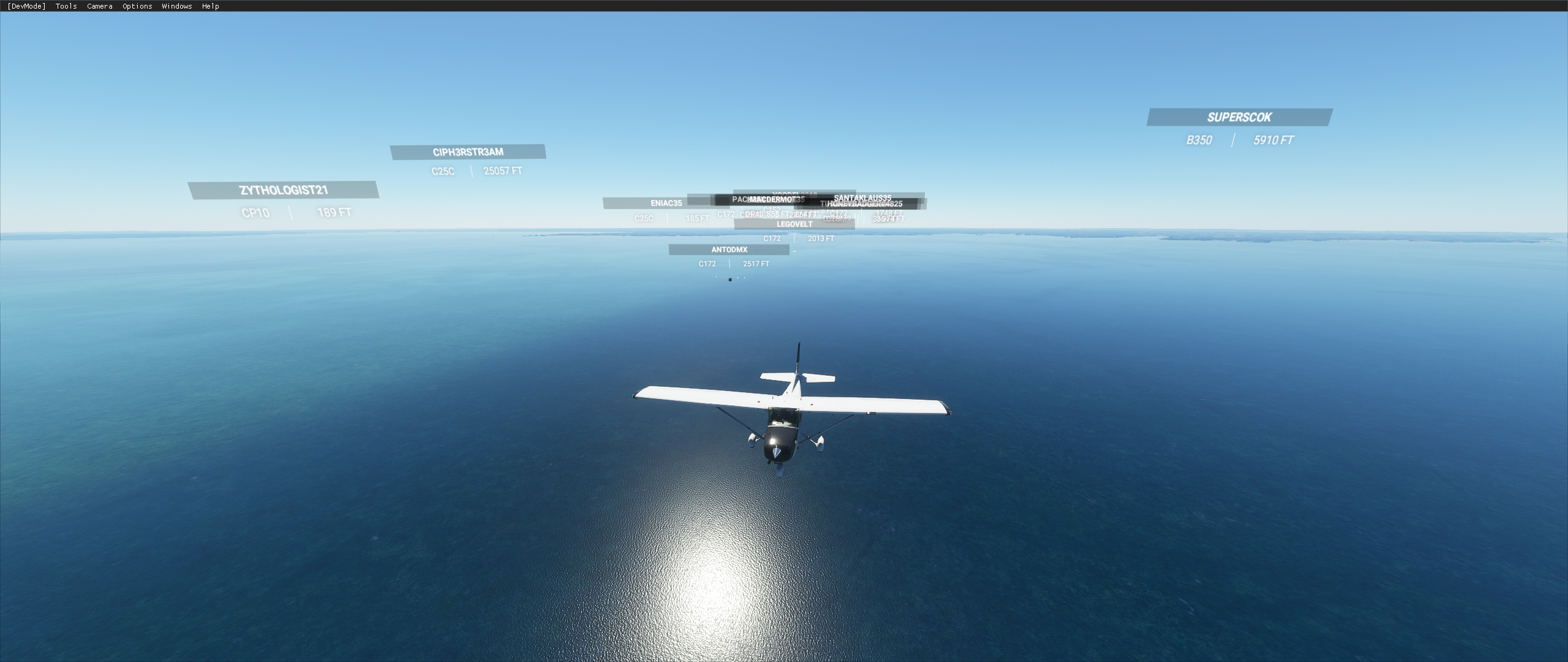The width and height of the screenshot is (1568, 662).
Task: Select the ENIAC35 player label
Action: pyautogui.click(x=666, y=202)
